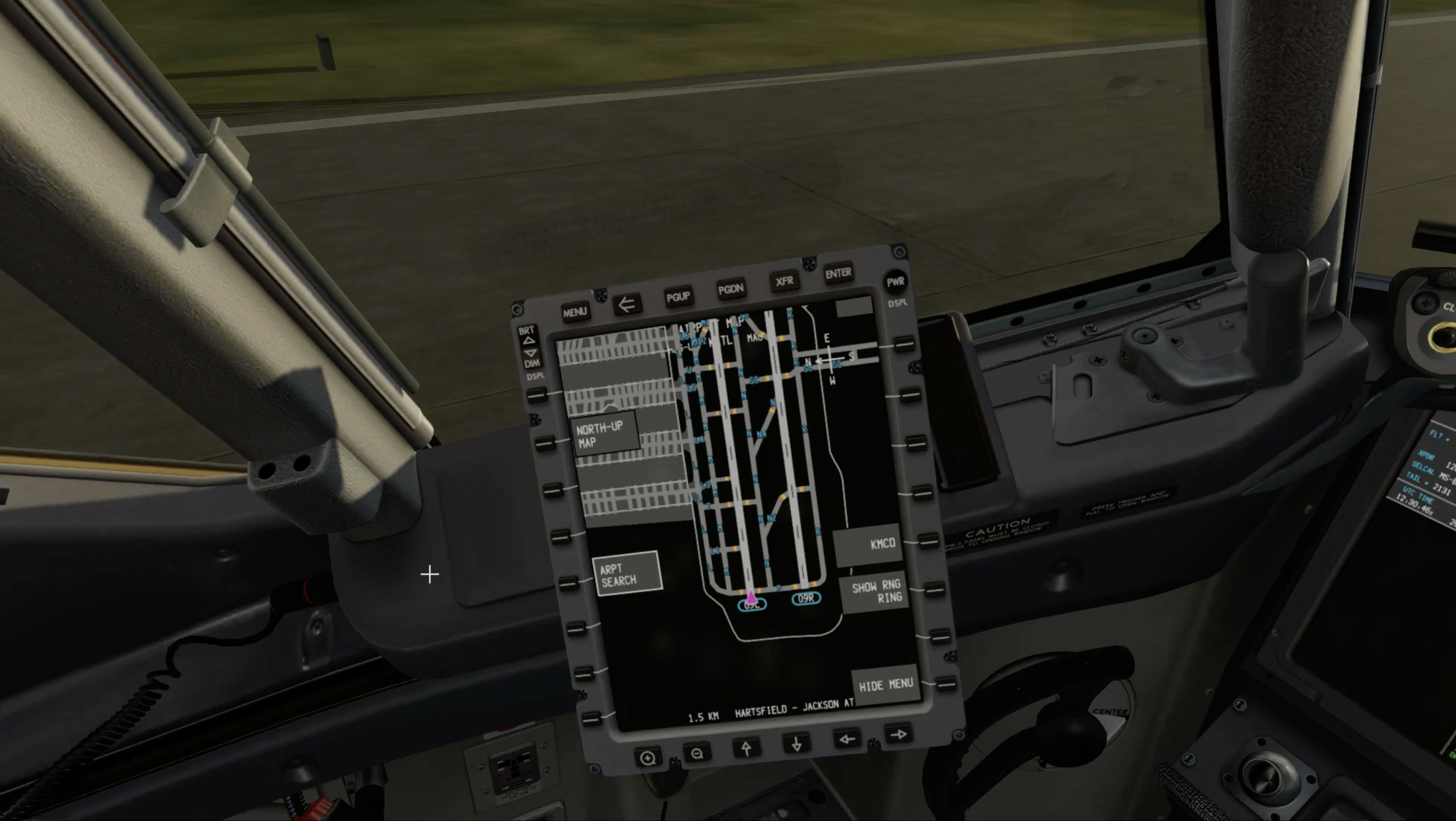1456x821 pixels.
Task: Activate the XFR transfer button
Action: point(784,281)
